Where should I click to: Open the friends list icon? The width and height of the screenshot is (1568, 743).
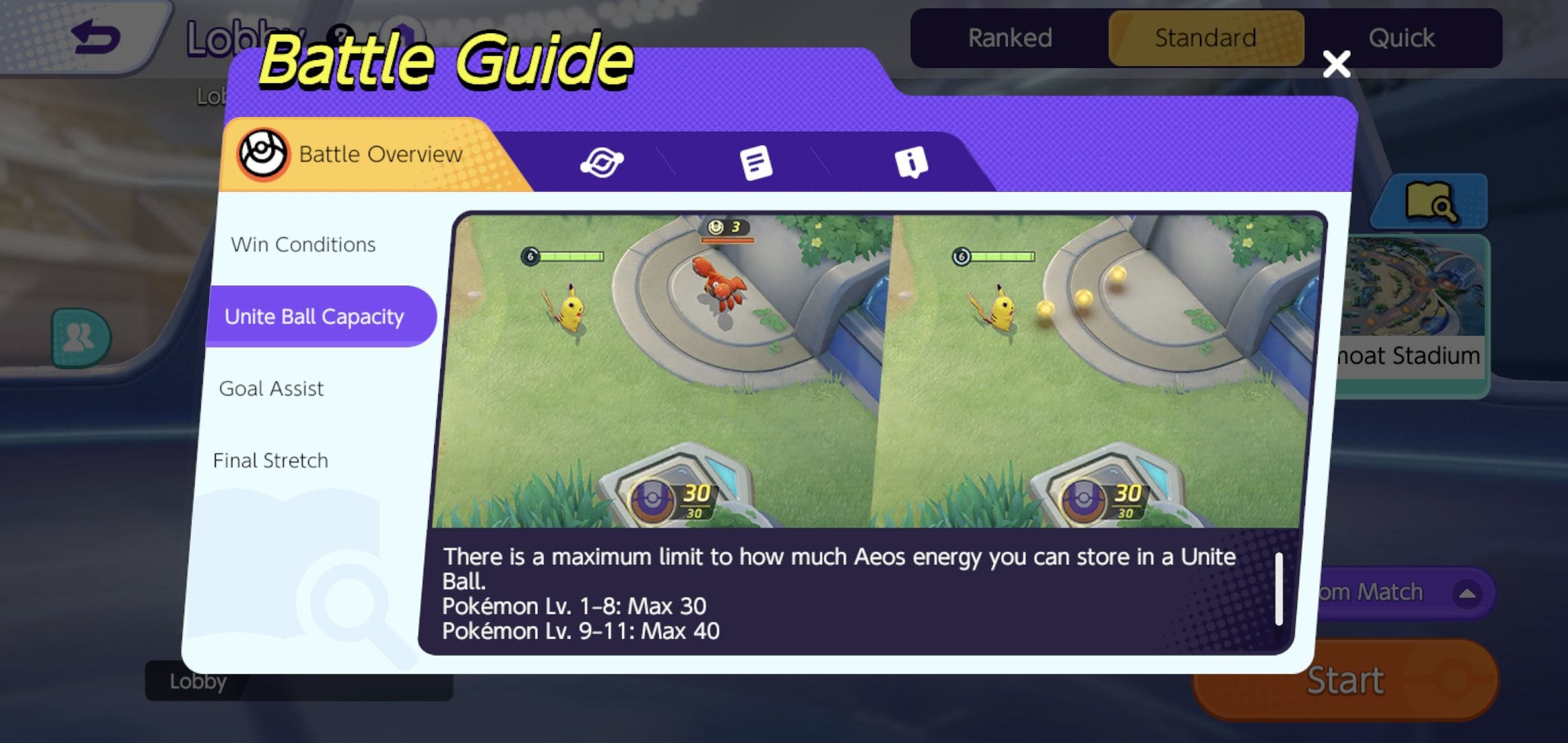click(80, 338)
